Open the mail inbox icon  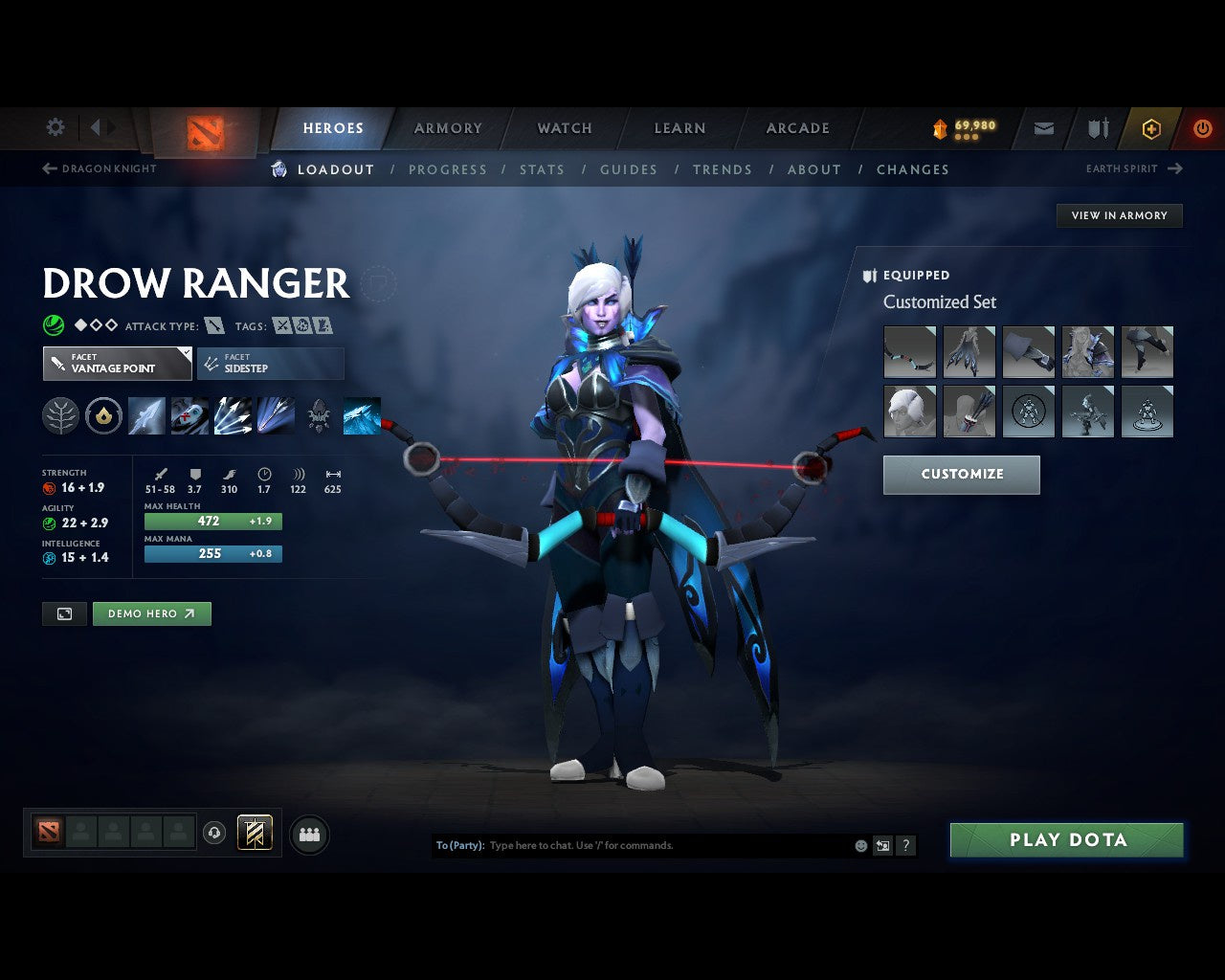[x=1043, y=127]
